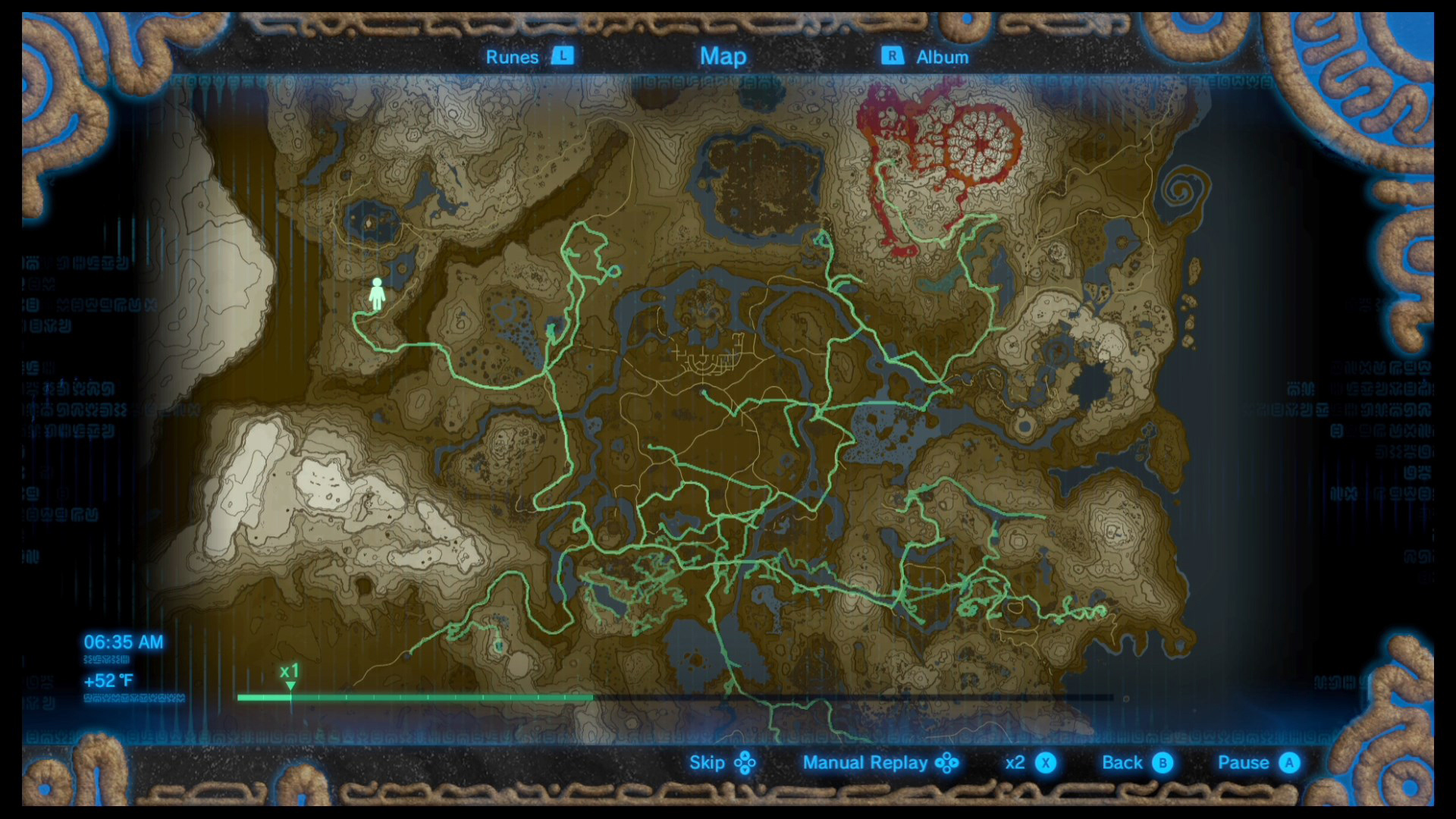This screenshot has height=819, width=1456.
Task: Pause the Hero's Path replay
Action: [x=1244, y=763]
